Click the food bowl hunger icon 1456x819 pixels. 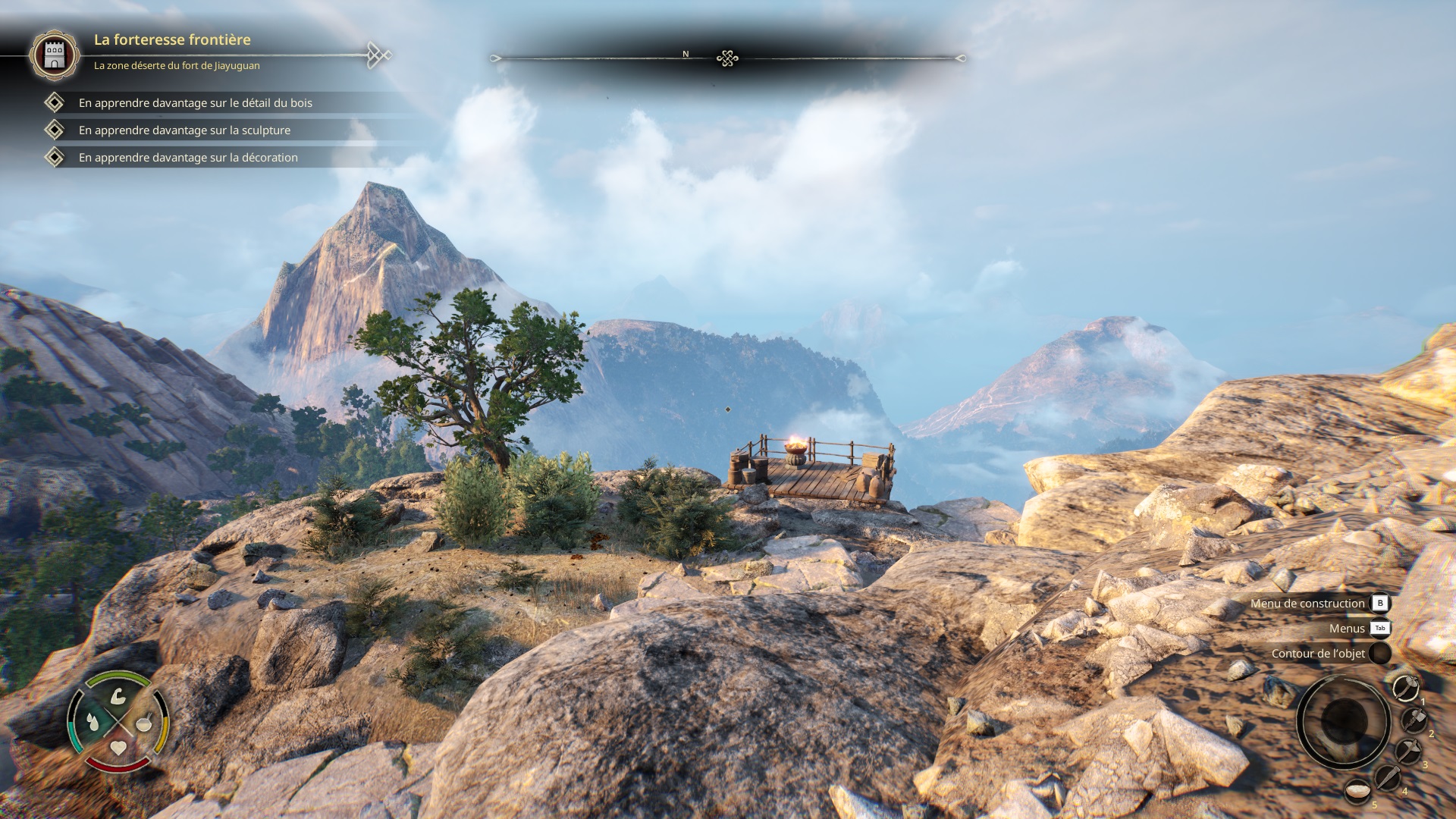click(x=144, y=723)
